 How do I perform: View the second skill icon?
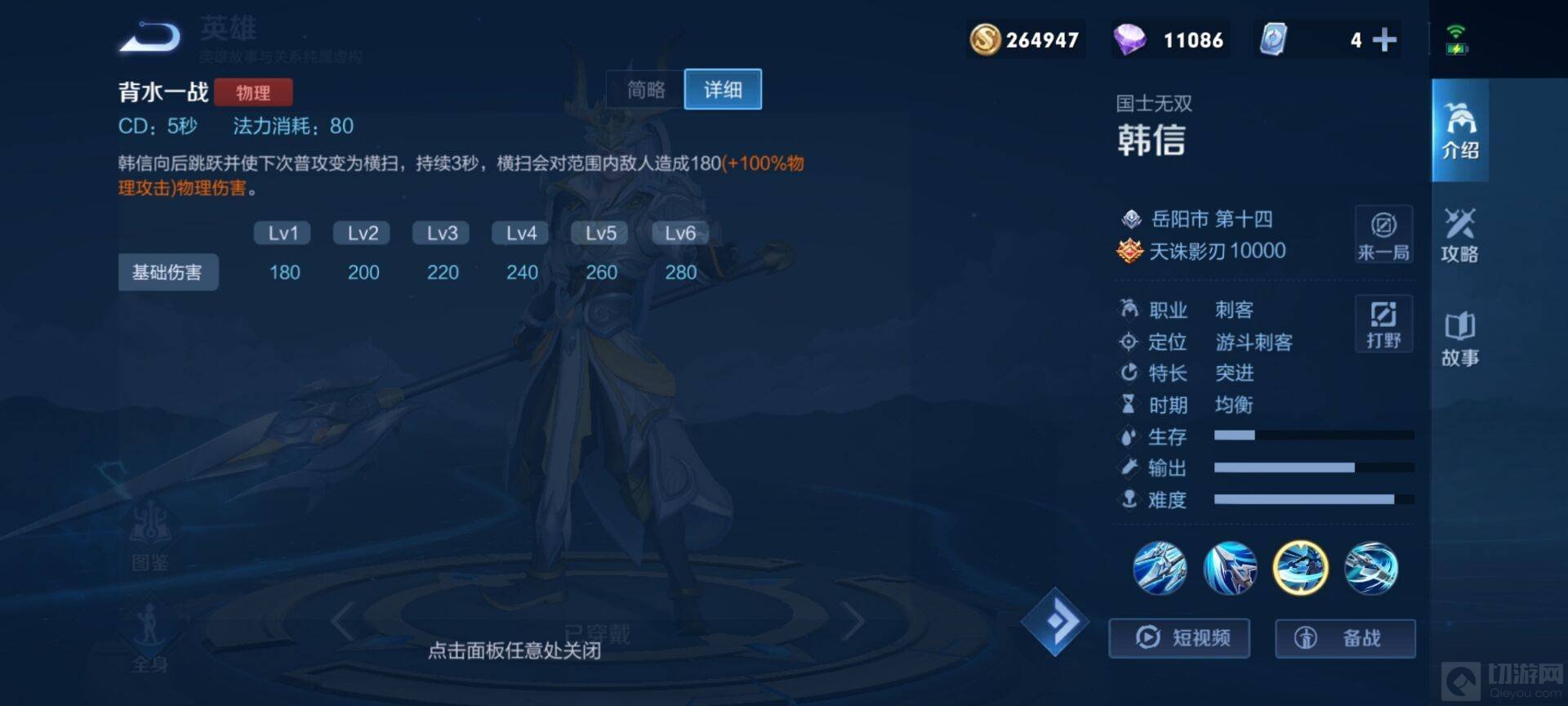coord(1230,568)
